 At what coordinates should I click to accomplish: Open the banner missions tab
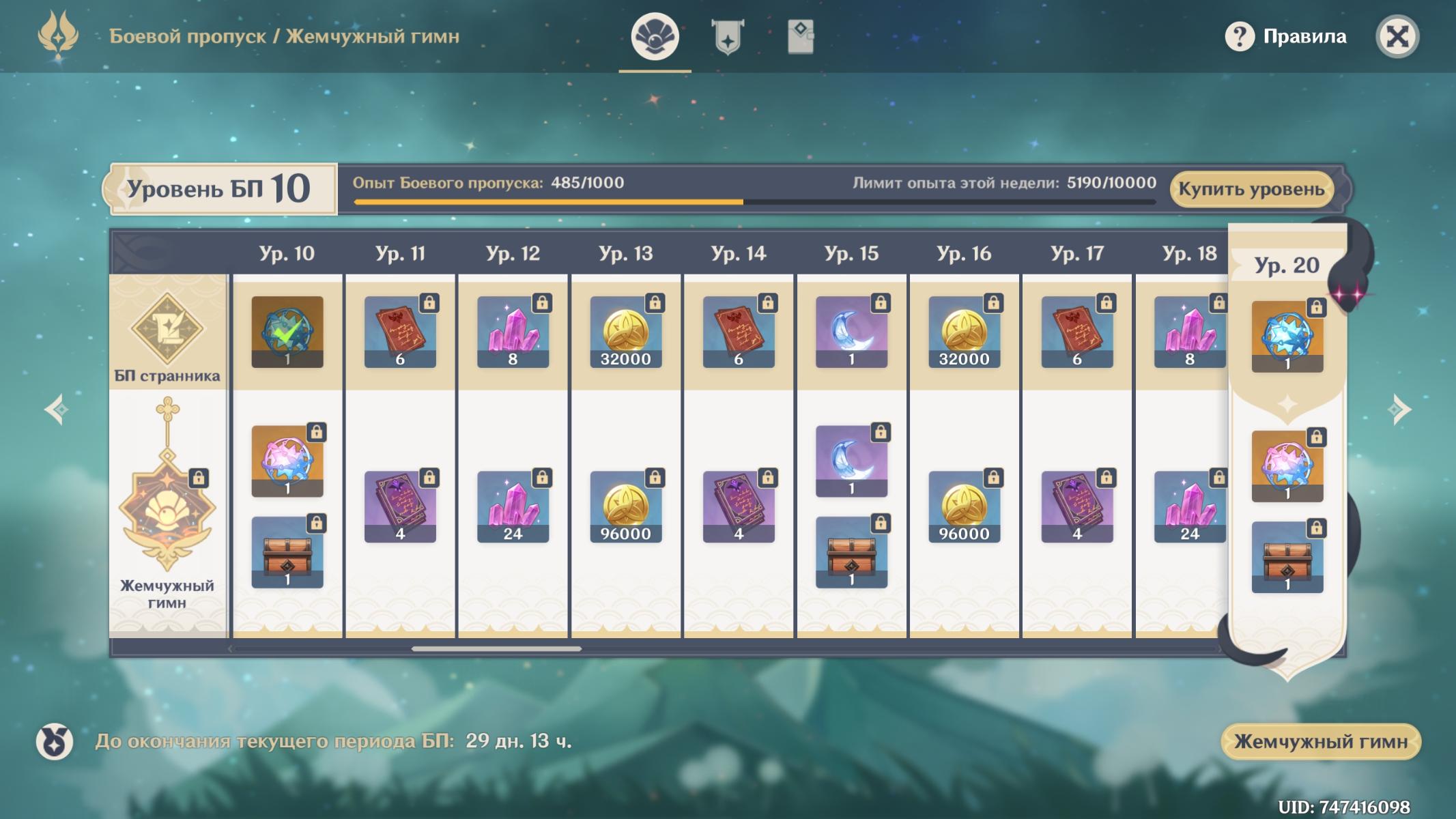728,36
